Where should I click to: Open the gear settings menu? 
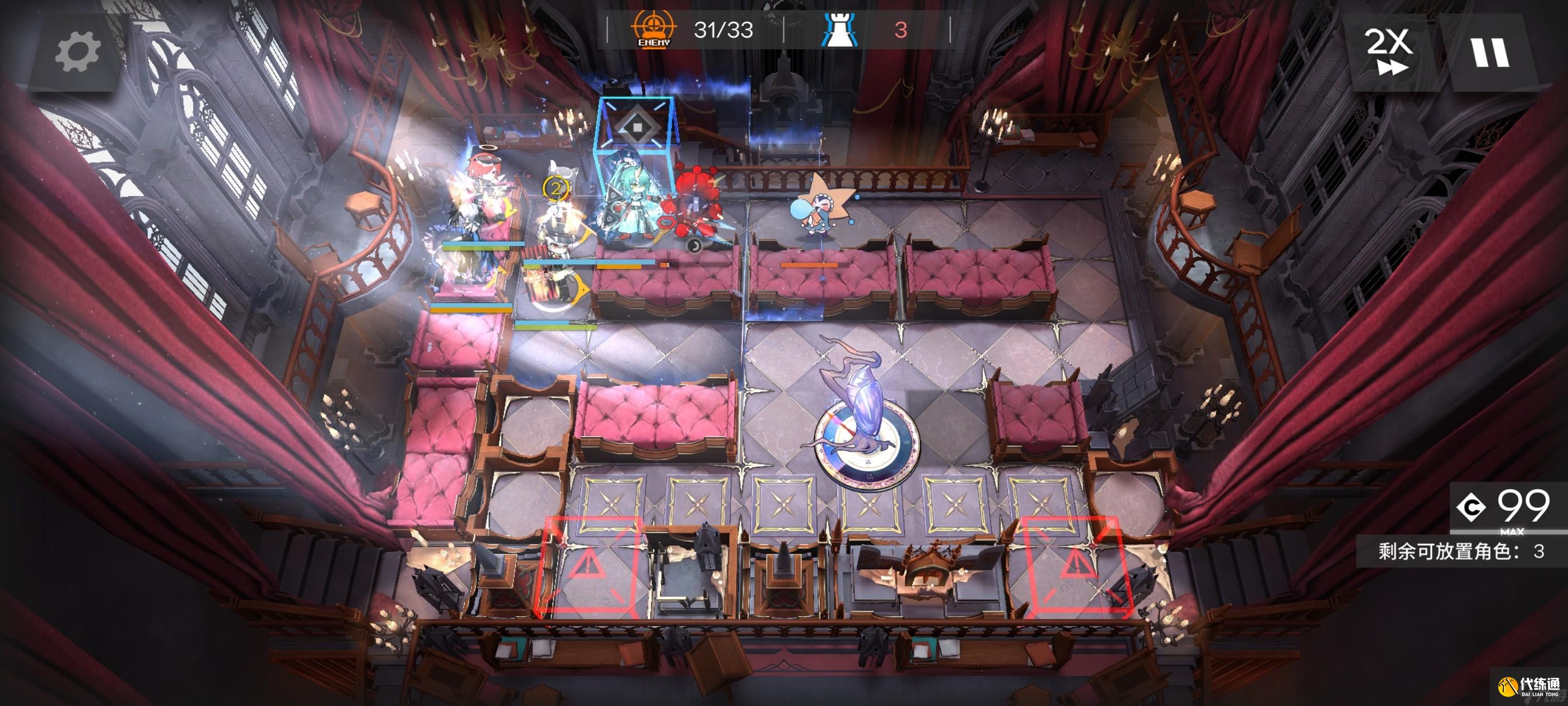pos(77,52)
